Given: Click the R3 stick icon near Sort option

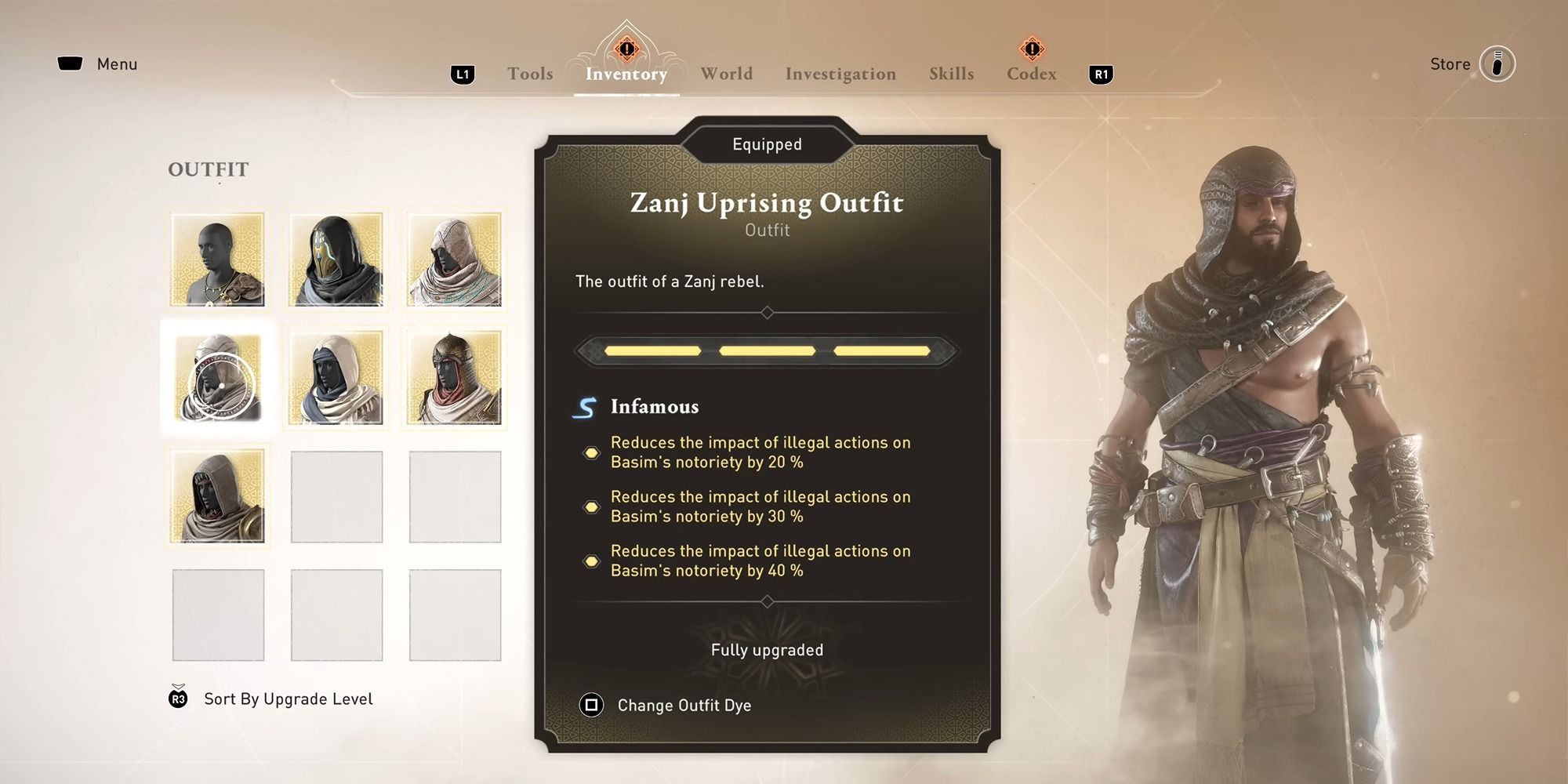Looking at the screenshot, I should (x=177, y=699).
